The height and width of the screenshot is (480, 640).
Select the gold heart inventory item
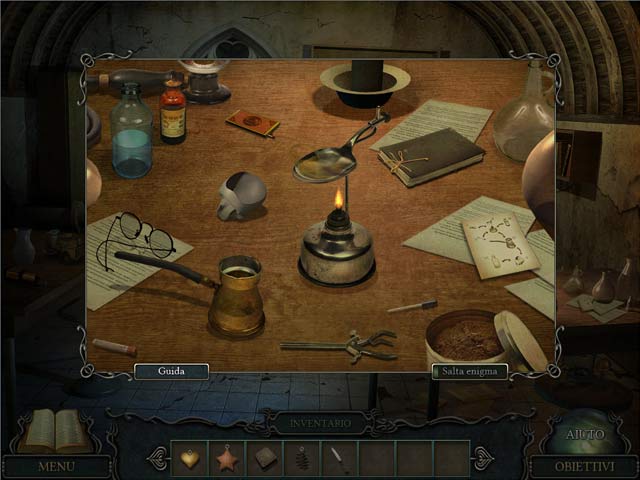point(189,458)
